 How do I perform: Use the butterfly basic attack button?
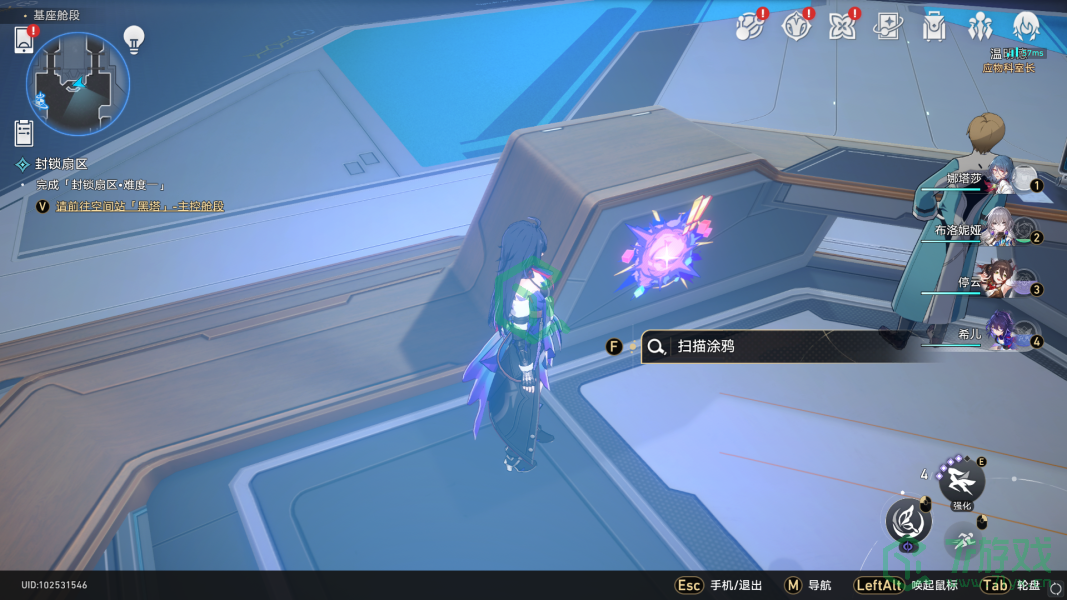tap(908, 521)
